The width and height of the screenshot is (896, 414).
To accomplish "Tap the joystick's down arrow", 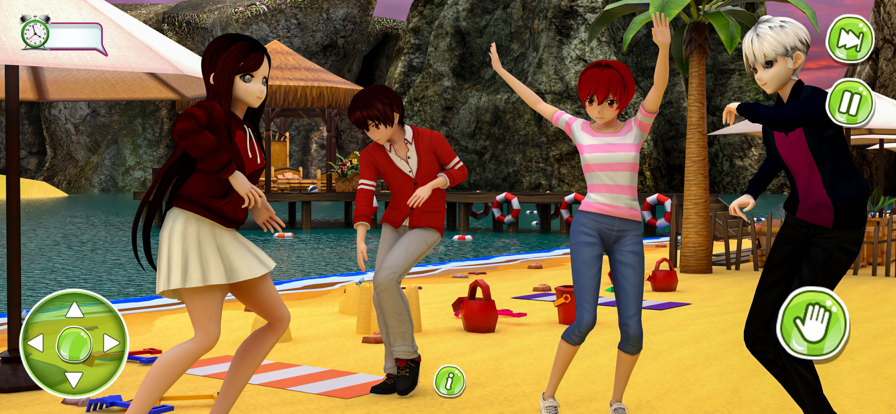I will (x=74, y=379).
